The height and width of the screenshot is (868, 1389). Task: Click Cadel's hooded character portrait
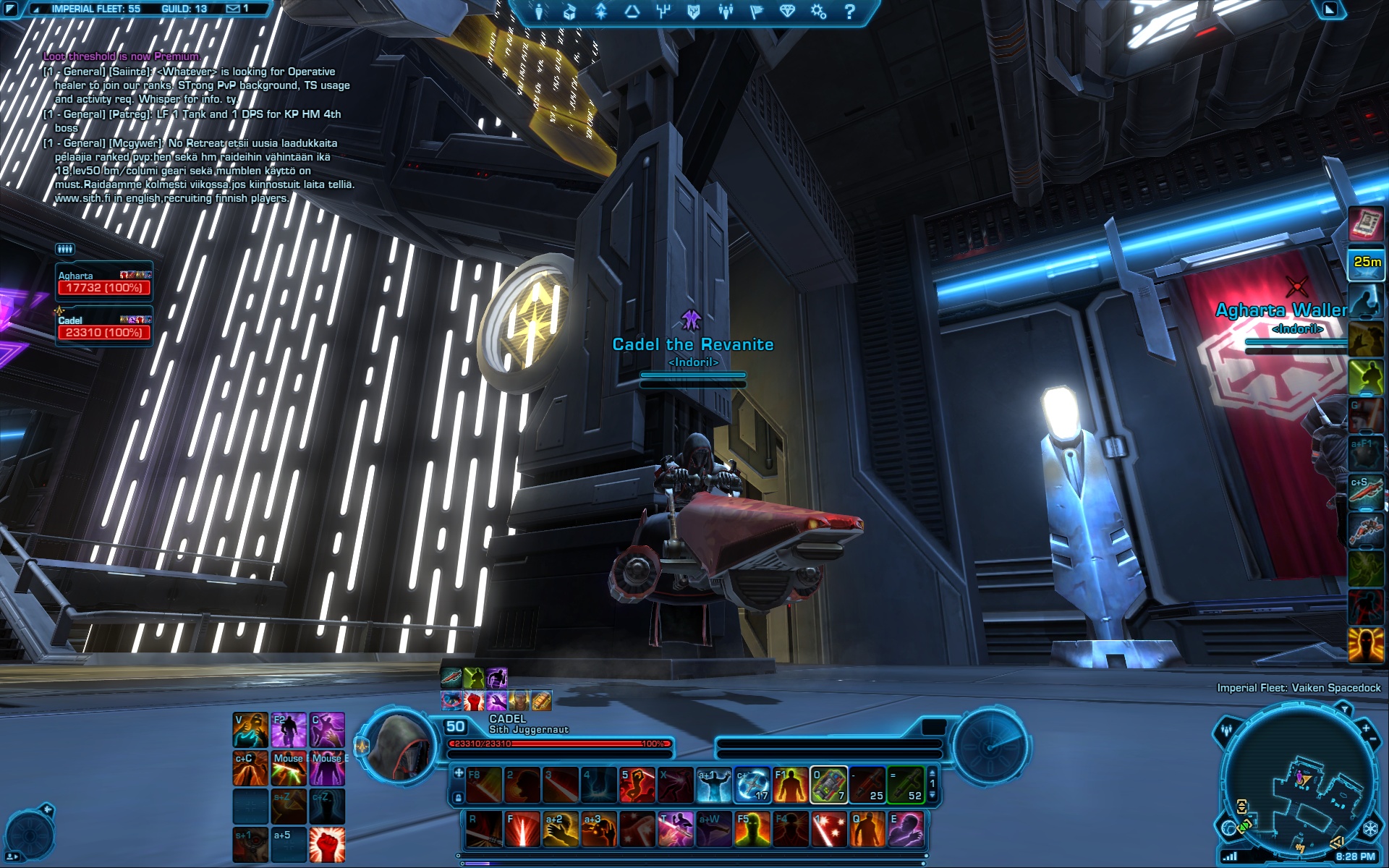pyautogui.click(x=399, y=745)
